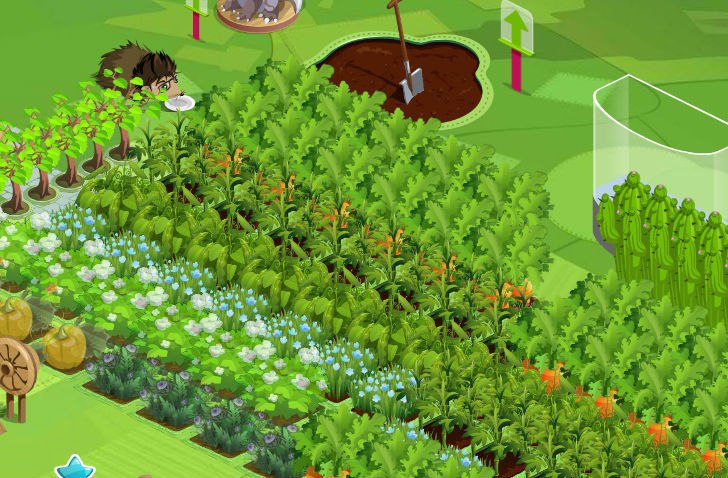Click the fully visible green up-arrow sign
728x478 pixels.
point(516,28)
